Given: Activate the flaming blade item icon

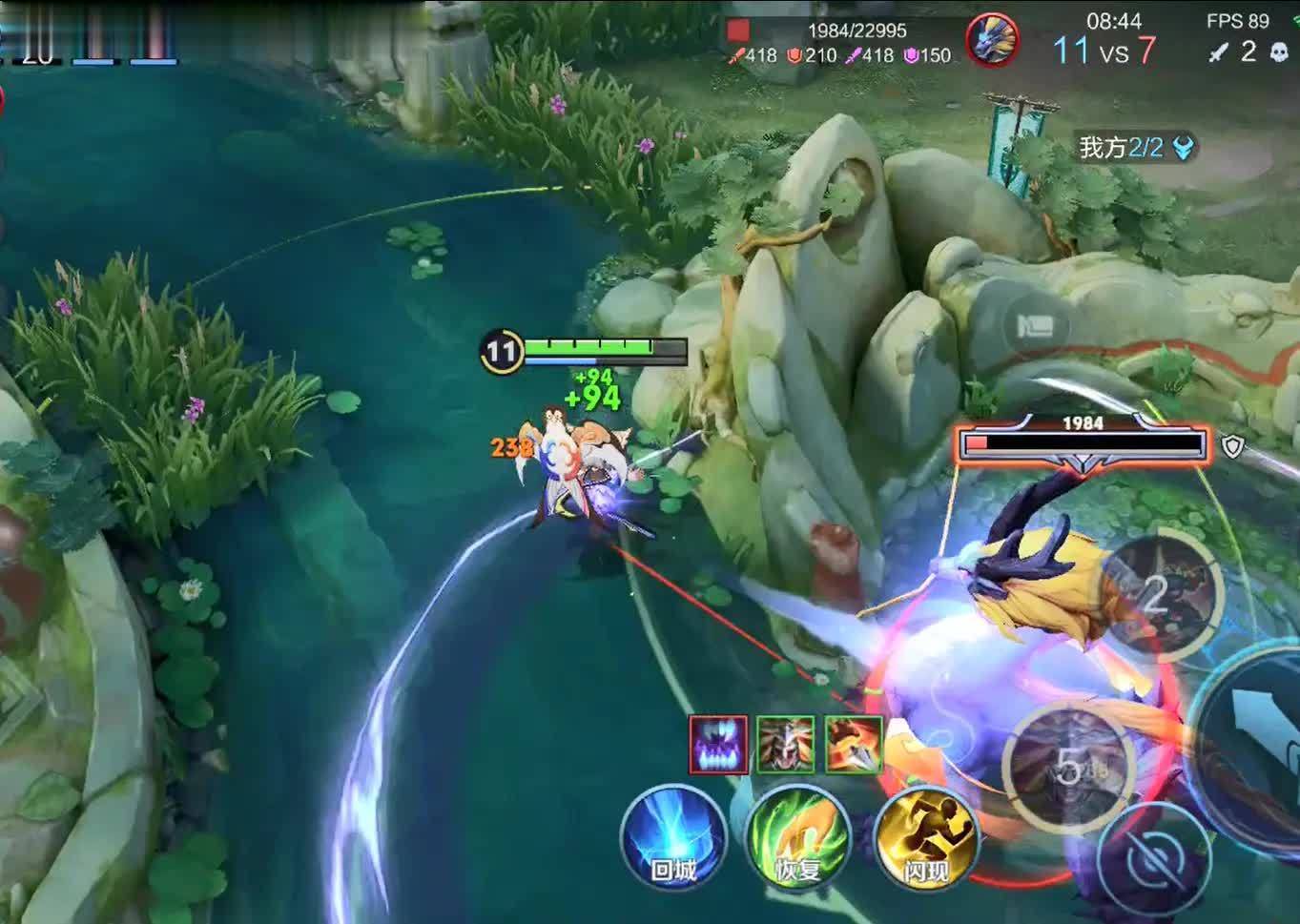Looking at the screenshot, I should [x=853, y=744].
